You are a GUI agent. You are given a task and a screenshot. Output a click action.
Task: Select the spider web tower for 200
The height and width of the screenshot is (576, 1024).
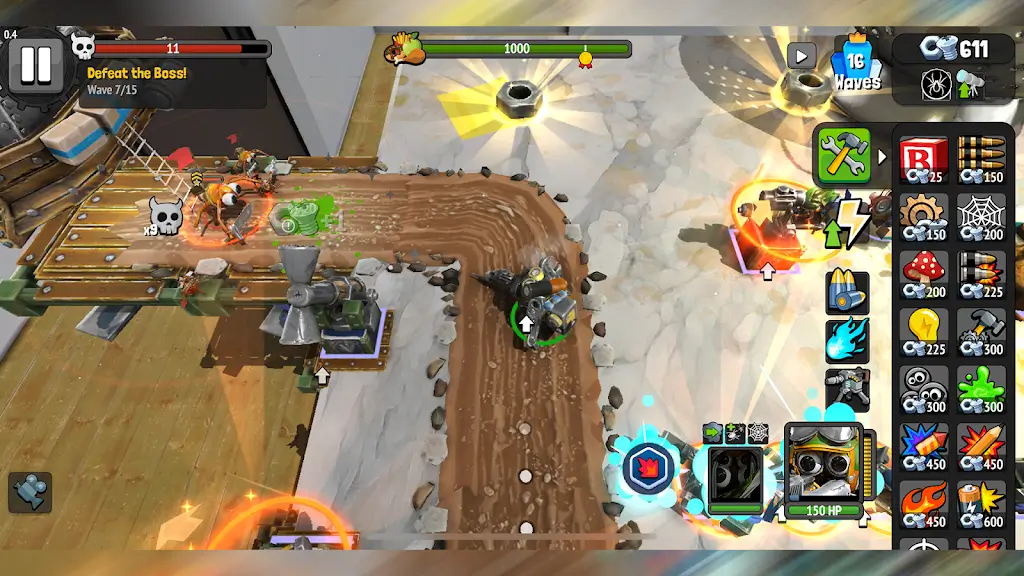tap(981, 217)
